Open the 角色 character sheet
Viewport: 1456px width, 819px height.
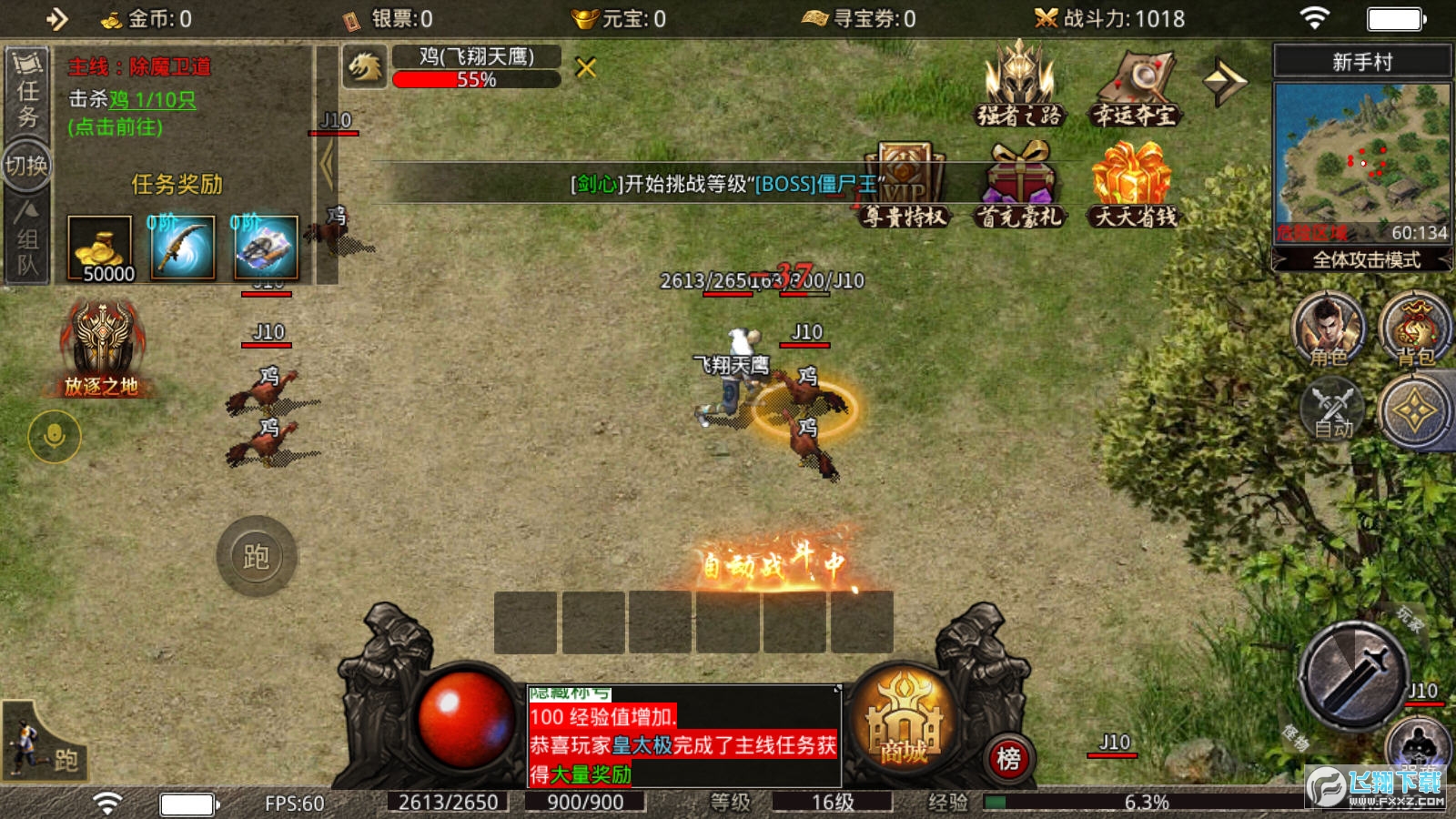click(x=1328, y=329)
